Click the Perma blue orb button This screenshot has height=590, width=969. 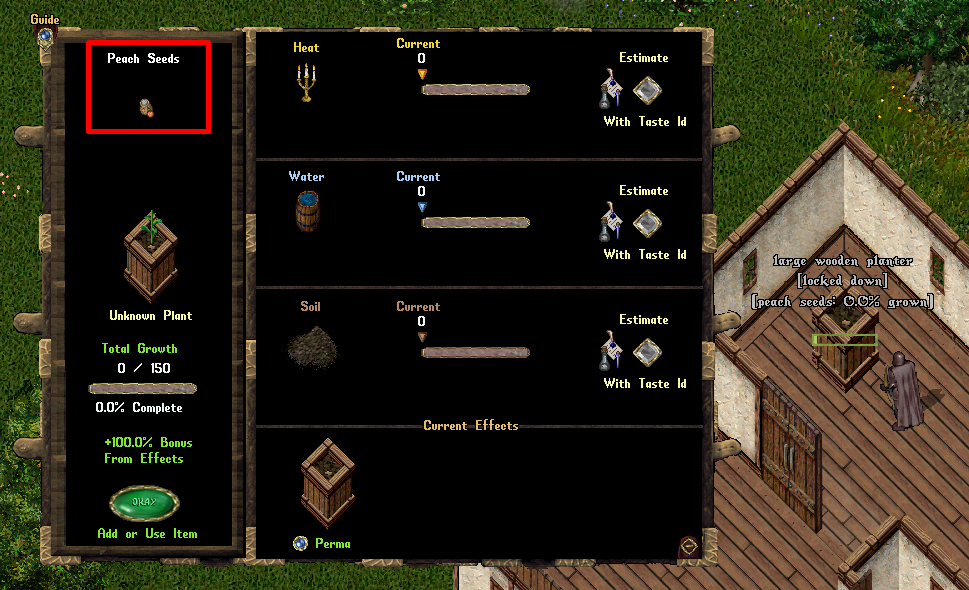click(300, 543)
